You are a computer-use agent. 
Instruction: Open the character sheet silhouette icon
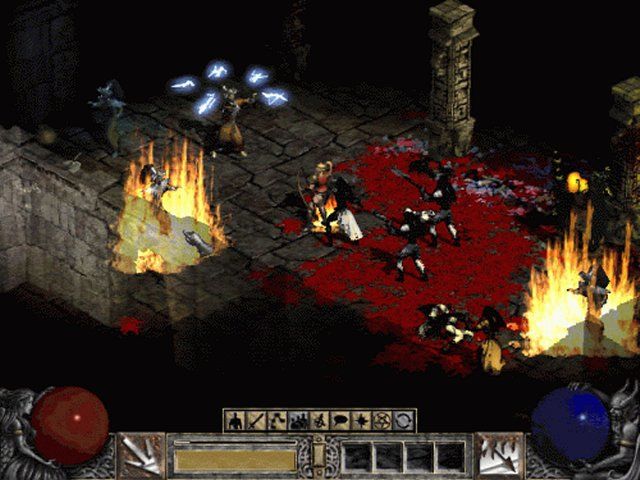234,421
